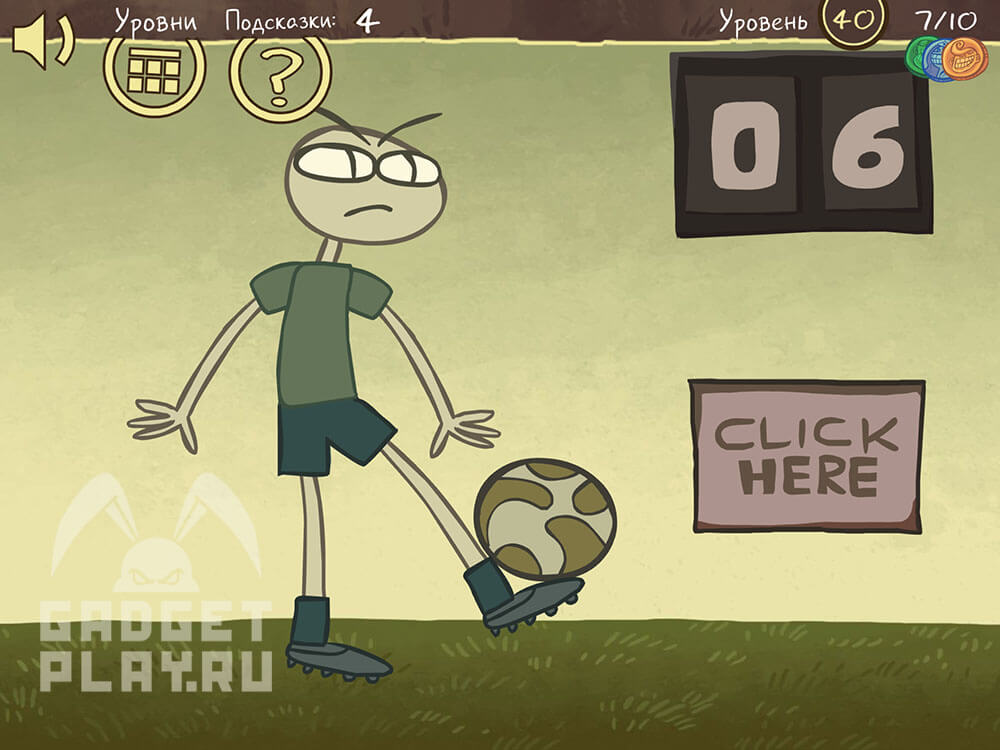
Task: Use the question mark hint button
Action: [280, 74]
